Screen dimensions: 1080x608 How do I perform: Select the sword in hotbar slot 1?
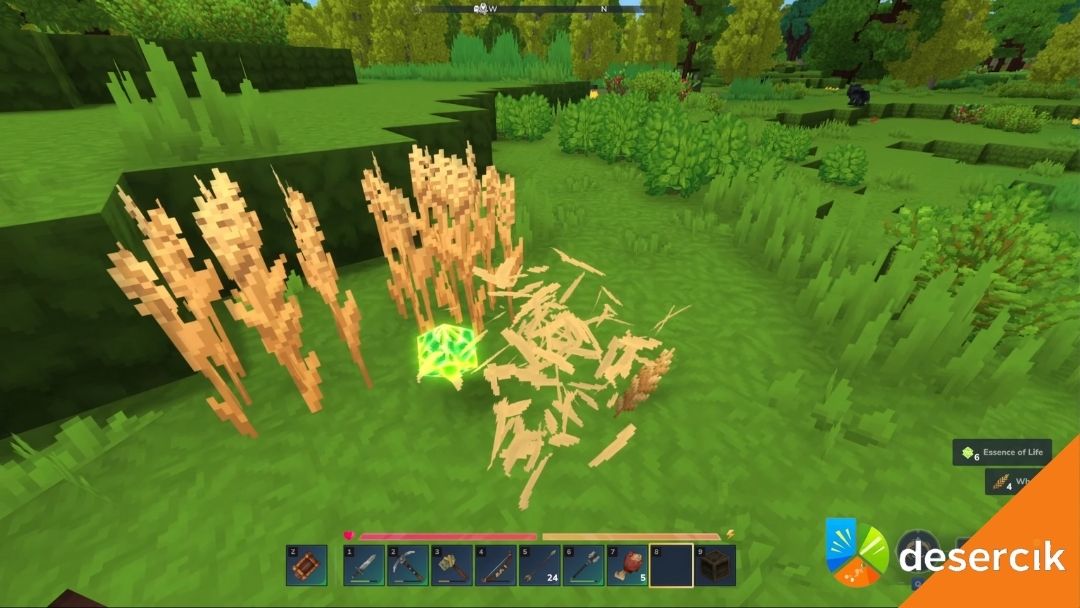[364, 566]
